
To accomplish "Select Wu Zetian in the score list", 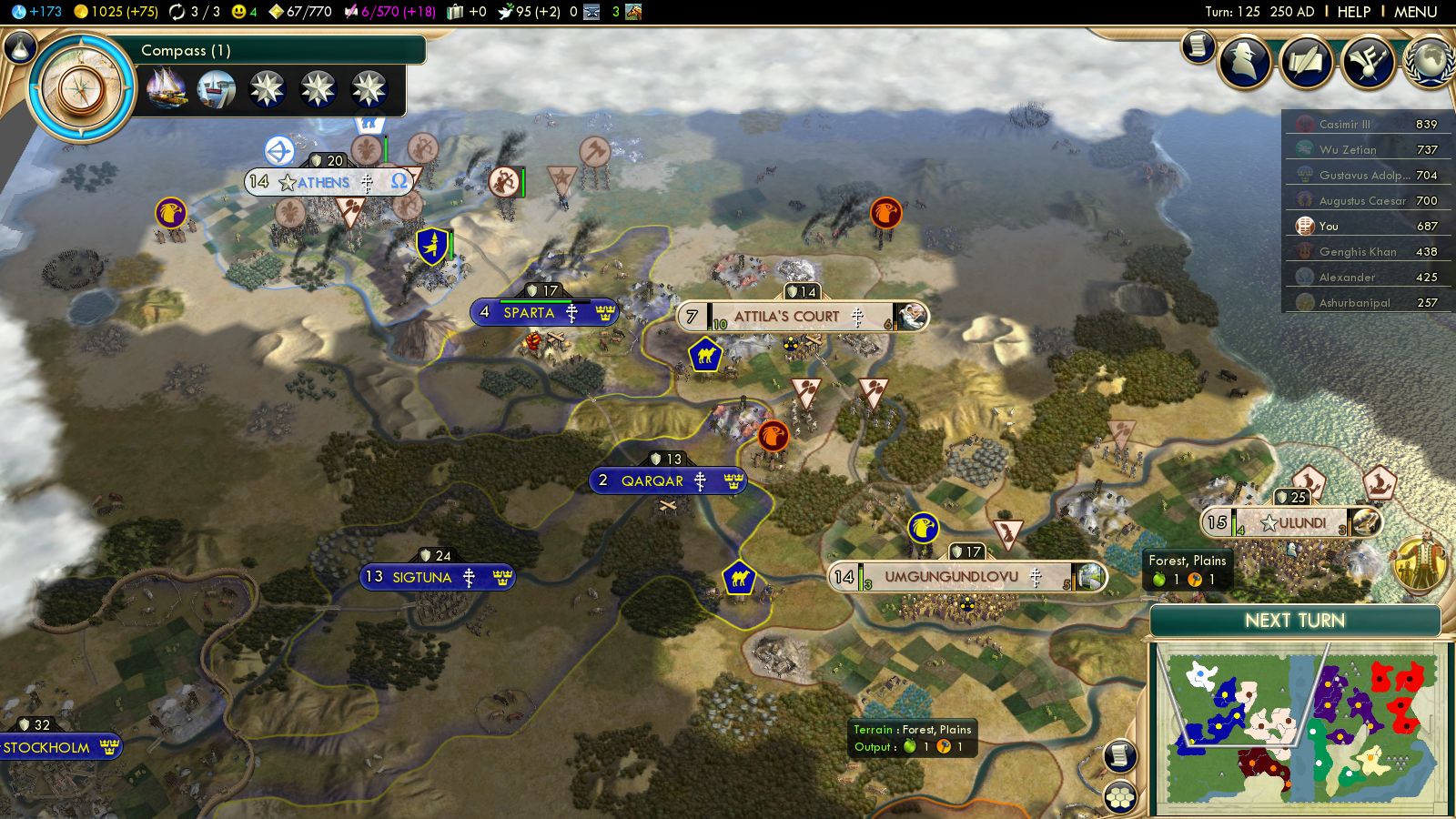I will point(1347,150).
